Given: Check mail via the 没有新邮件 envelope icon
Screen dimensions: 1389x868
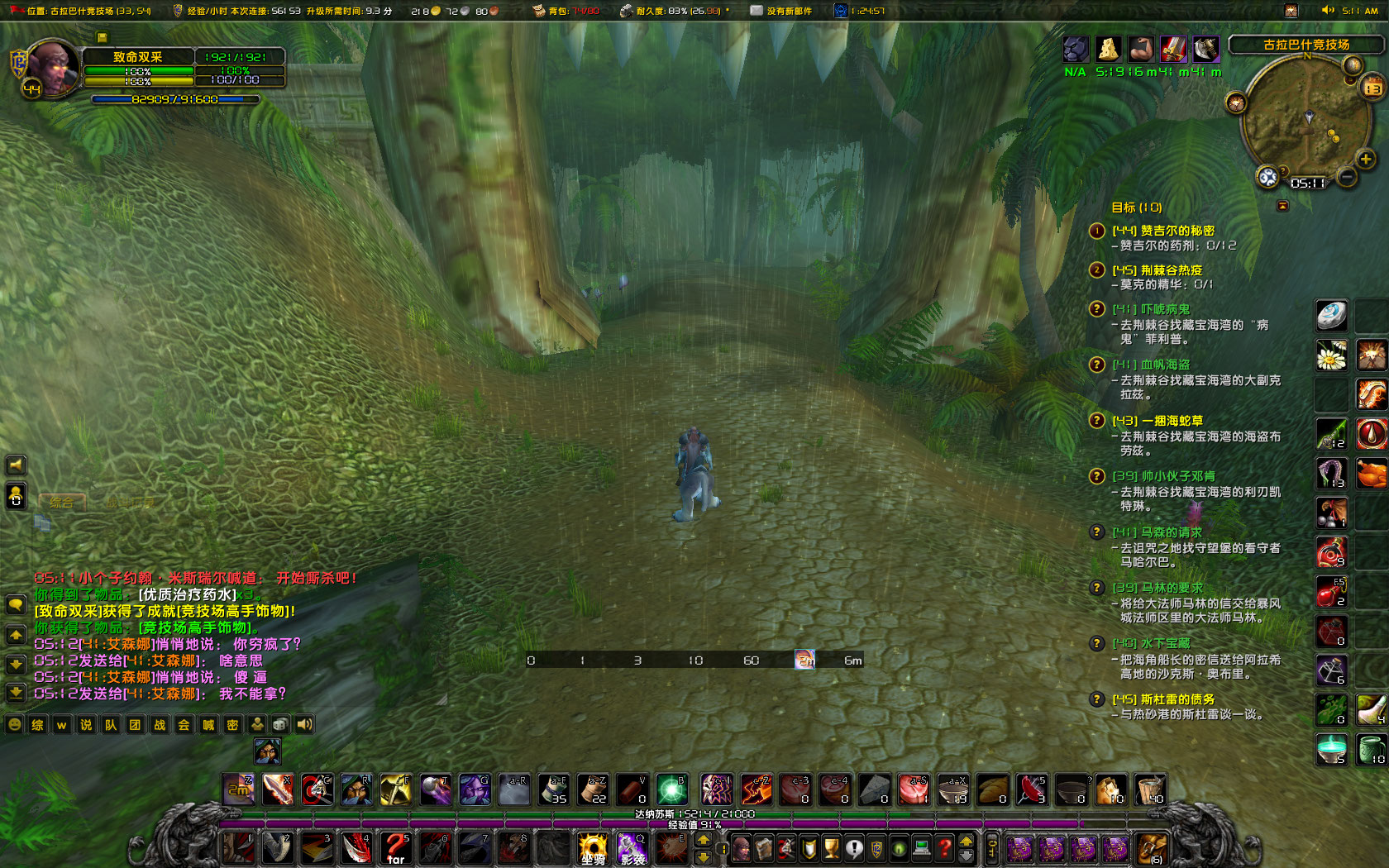Looking at the screenshot, I should [x=755, y=11].
